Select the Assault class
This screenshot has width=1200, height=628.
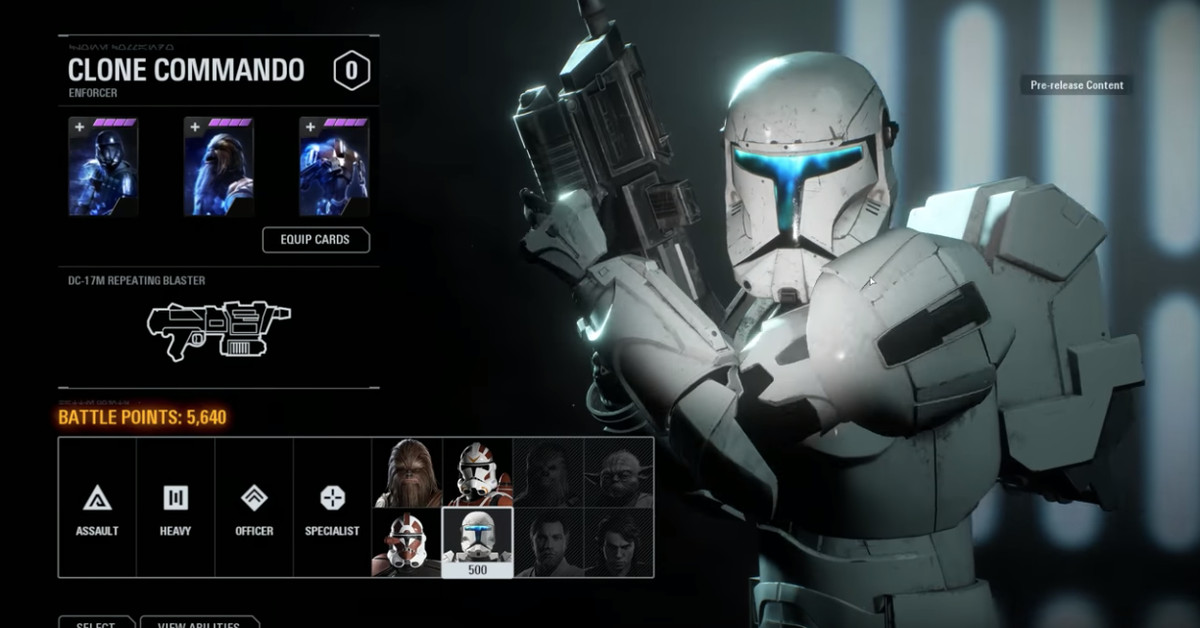pos(97,508)
